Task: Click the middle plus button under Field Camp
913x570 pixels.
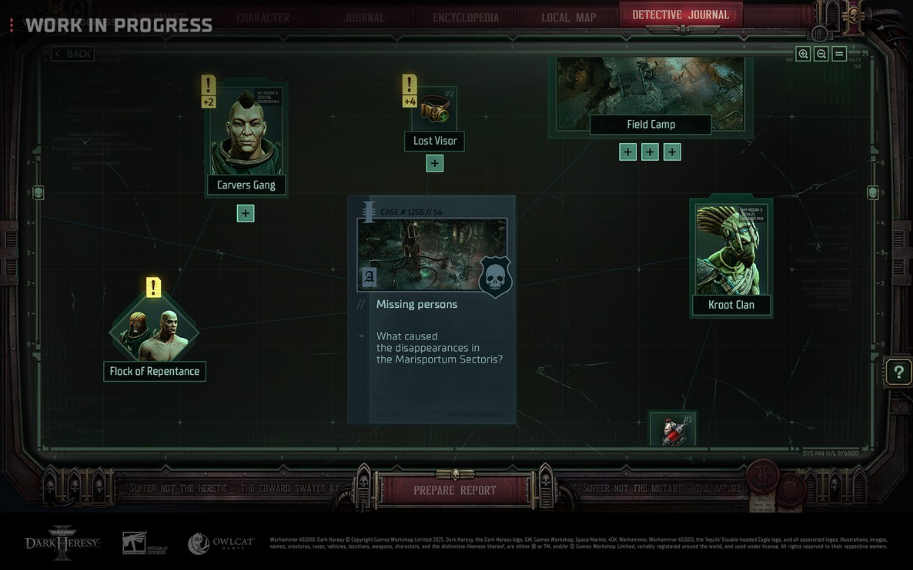Action: pos(650,152)
